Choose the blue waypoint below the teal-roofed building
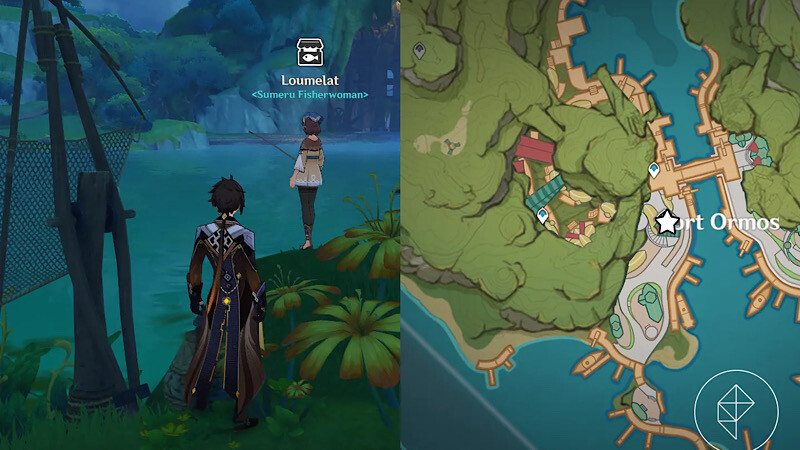The image size is (800, 450). pos(542,214)
